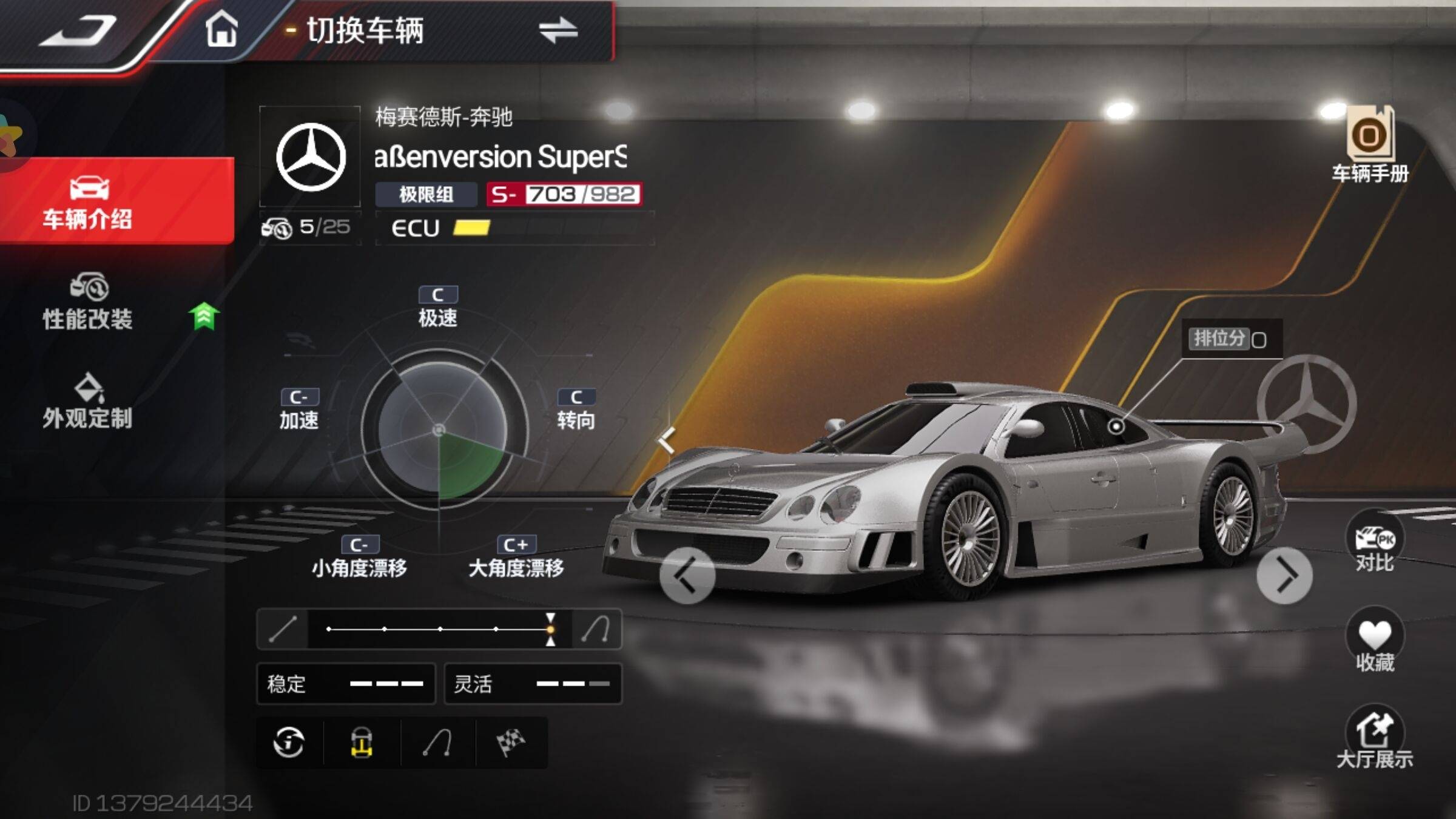
Task: Return to the home screen
Action: coord(221,29)
